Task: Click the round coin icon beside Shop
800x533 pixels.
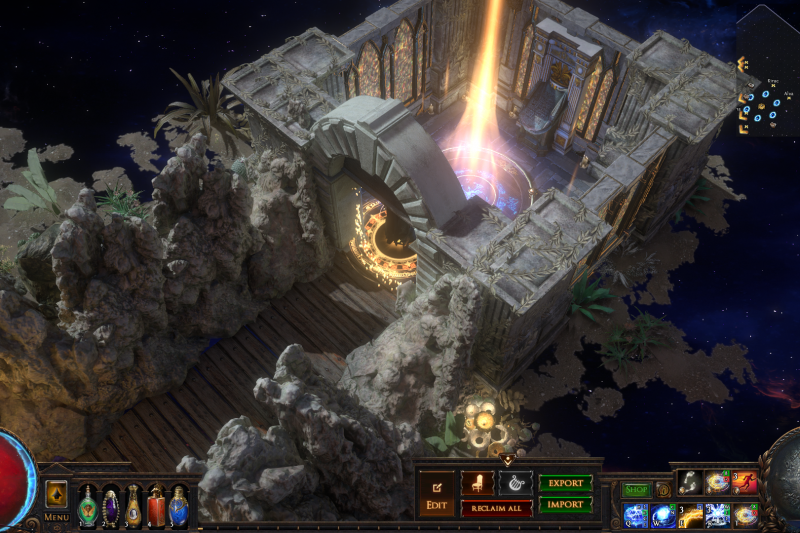Action: click(x=663, y=490)
